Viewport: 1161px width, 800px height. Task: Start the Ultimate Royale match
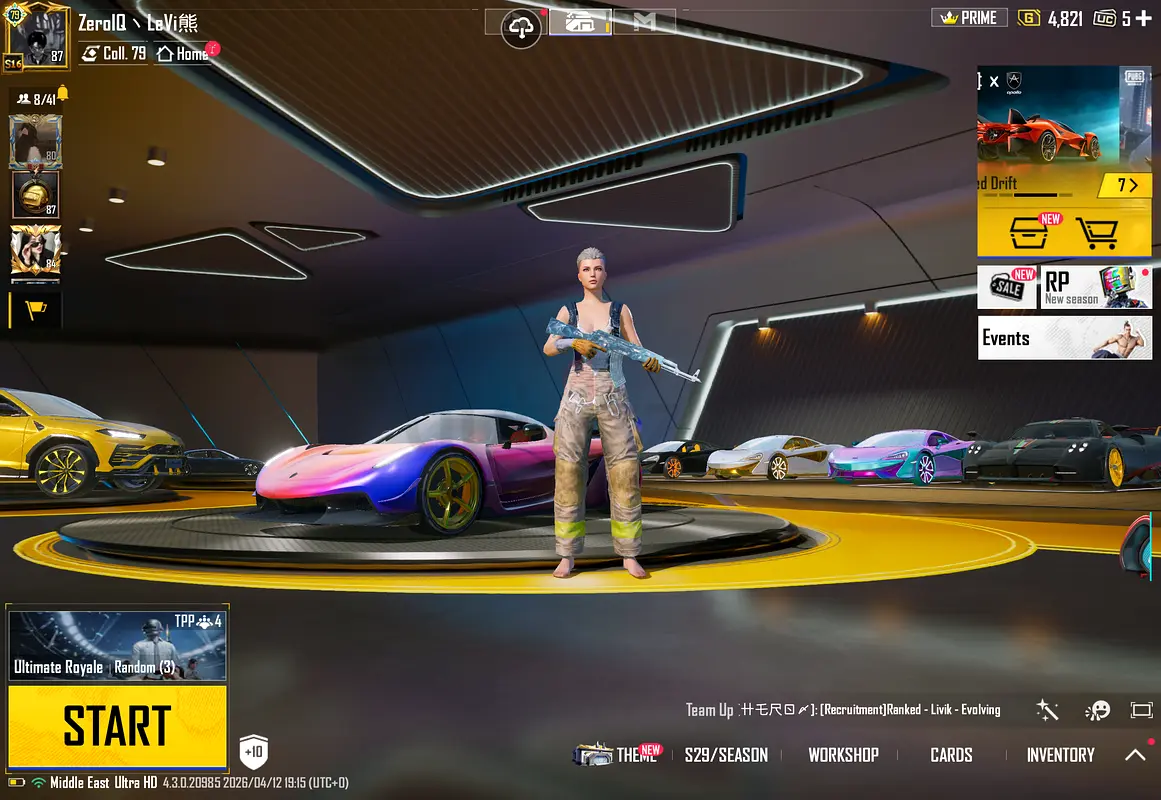(x=117, y=726)
